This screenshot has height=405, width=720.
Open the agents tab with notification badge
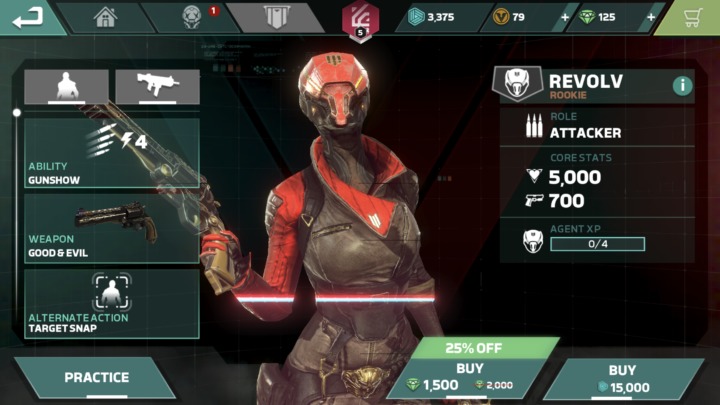192,17
